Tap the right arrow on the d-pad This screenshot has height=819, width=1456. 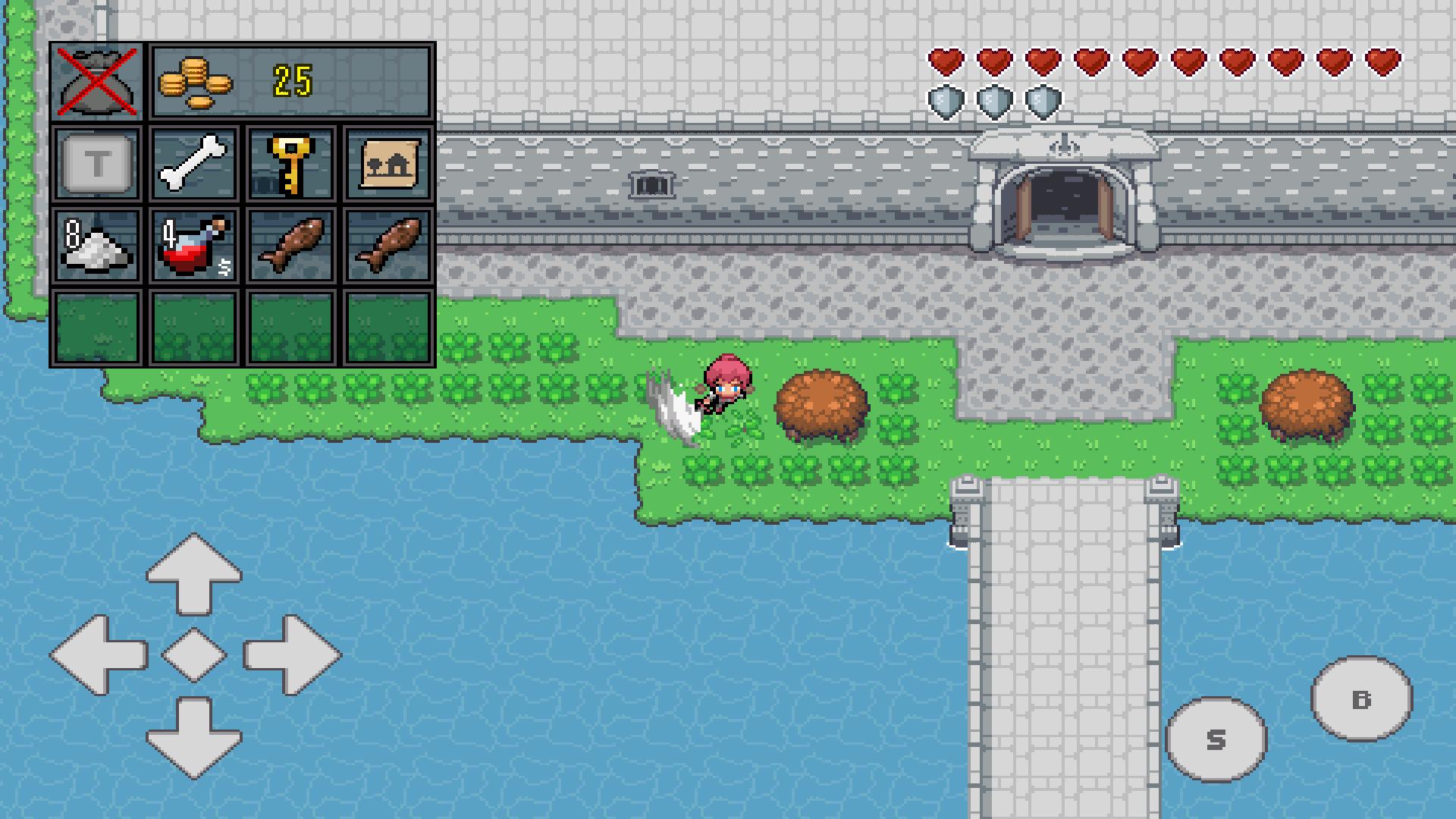291,654
